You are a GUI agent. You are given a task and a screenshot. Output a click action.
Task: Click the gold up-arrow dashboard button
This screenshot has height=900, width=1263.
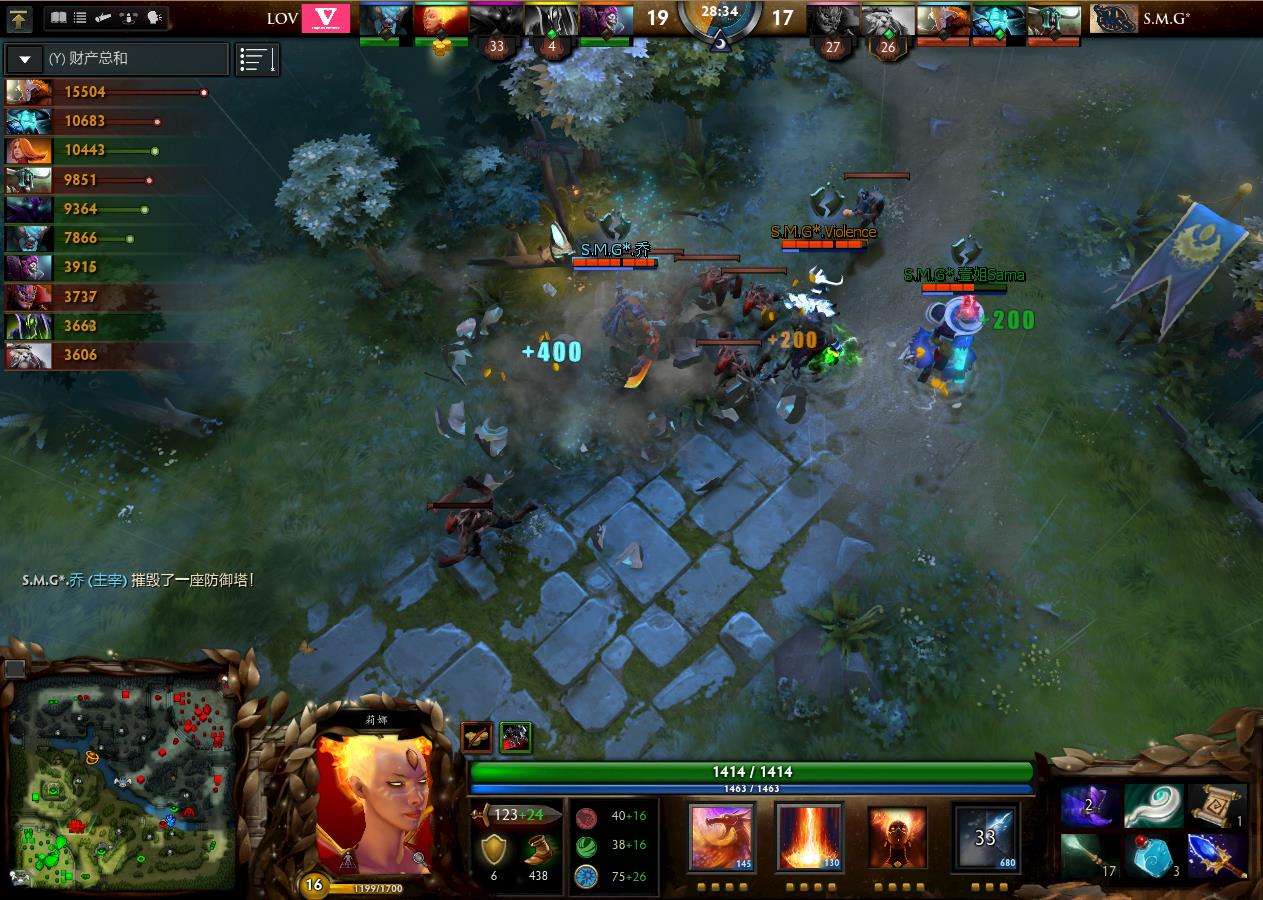click(x=20, y=18)
